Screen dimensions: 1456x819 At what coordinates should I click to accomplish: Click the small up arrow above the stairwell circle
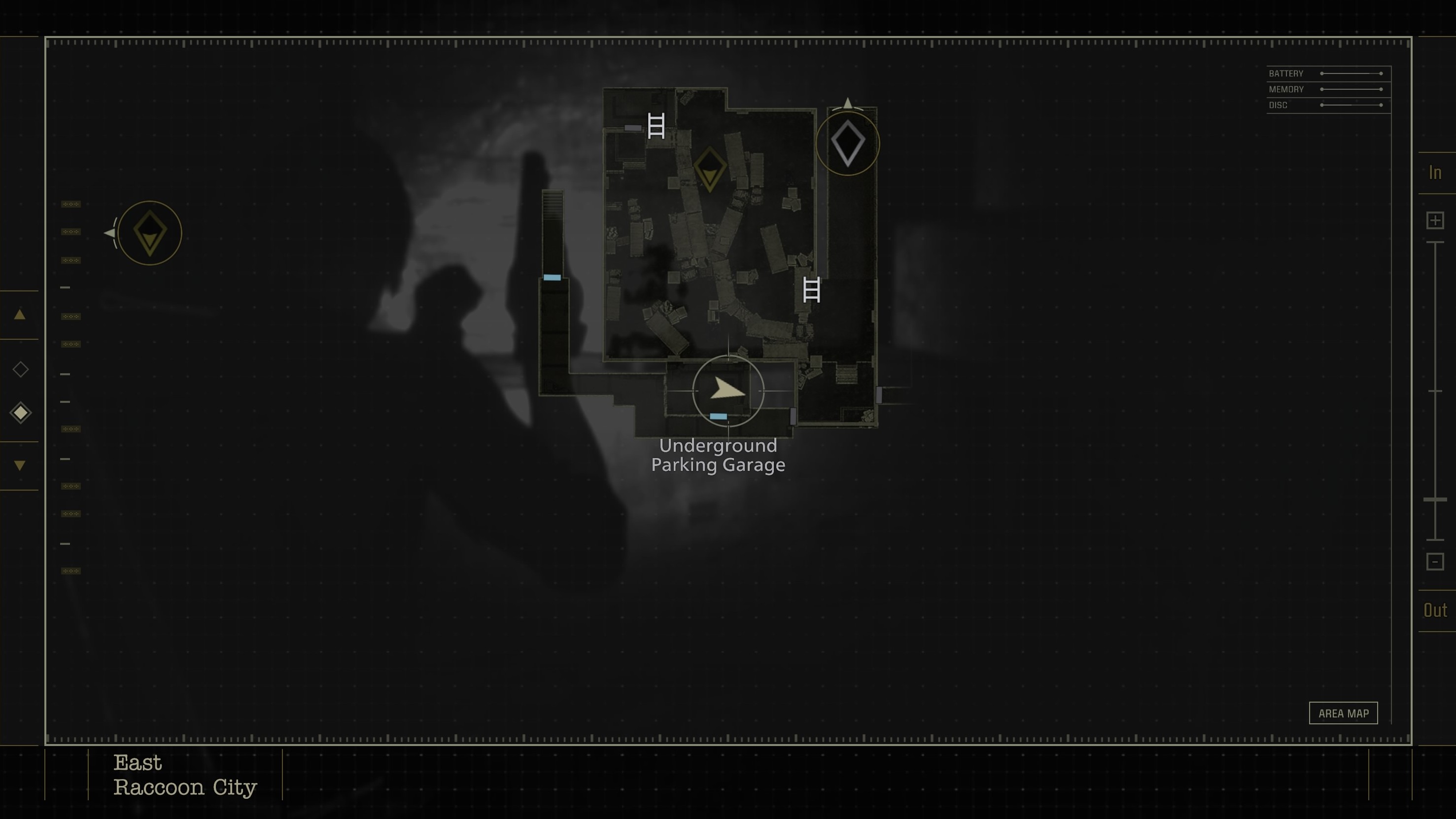pyautogui.click(x=847, y=103)
